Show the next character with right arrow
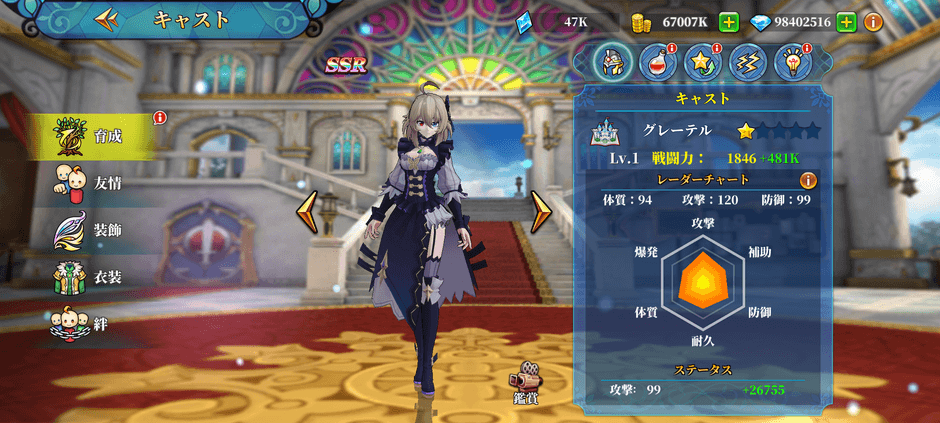 541,212
